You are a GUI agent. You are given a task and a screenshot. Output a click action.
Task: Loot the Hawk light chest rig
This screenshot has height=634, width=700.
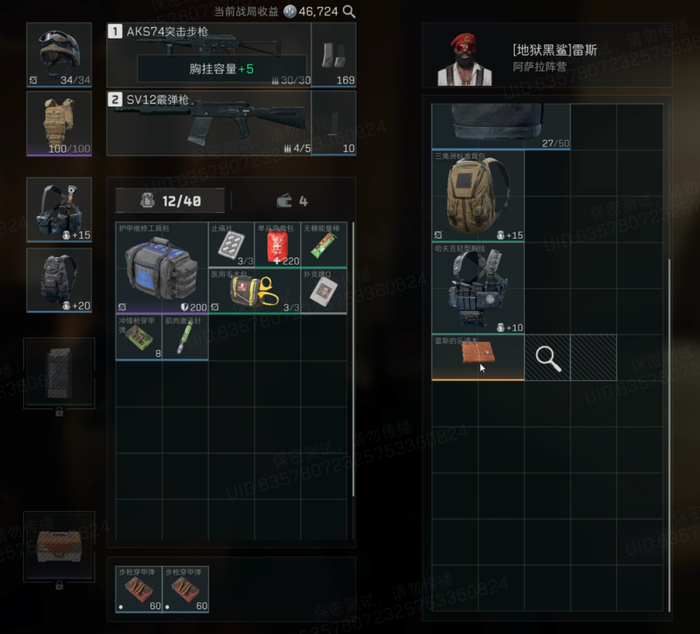tap(478, 289)
